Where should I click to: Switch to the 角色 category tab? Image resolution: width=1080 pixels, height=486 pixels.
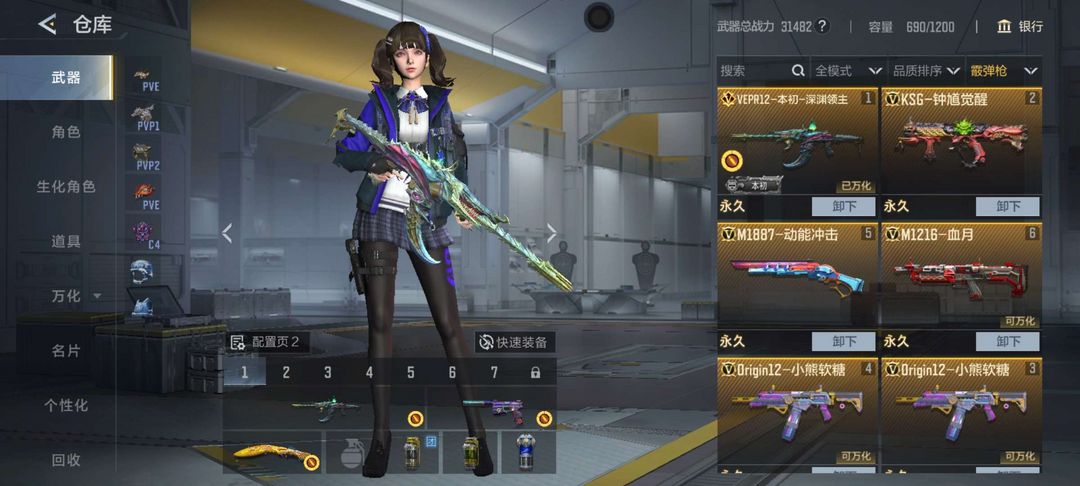pyautogui.click(x=66, y=132)
